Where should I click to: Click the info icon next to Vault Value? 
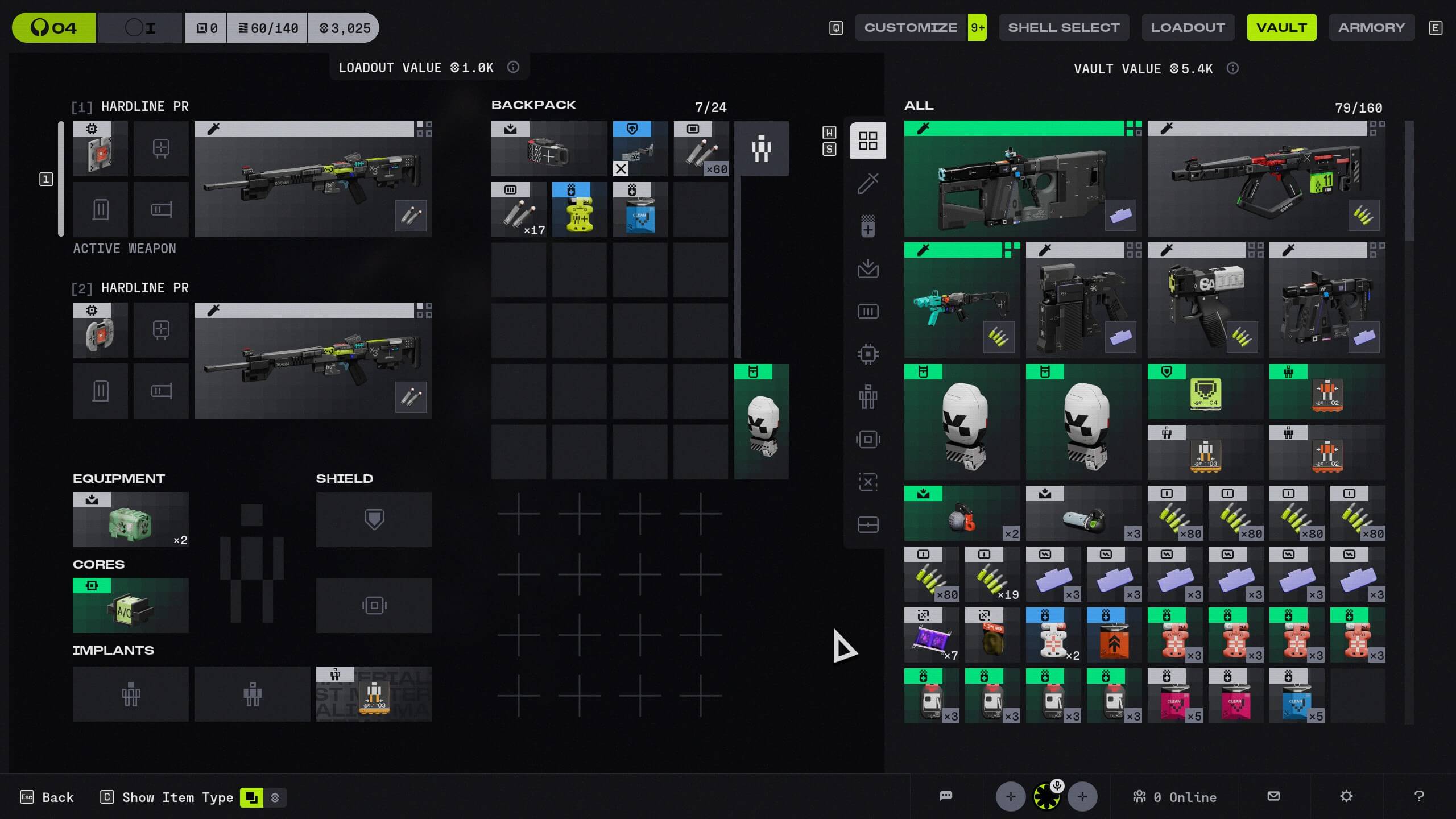[1232, 68]
